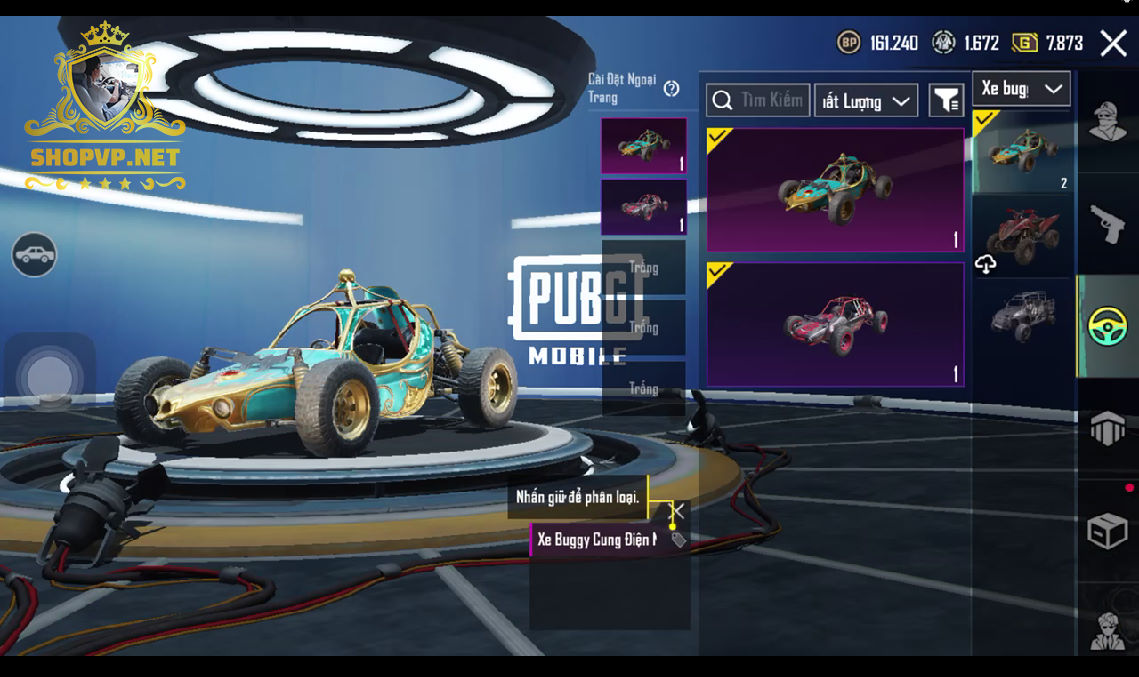Viewport: 1139px width, 677px height.
Task: Switch to the box crate category tab
Action: click(1108, 531)
